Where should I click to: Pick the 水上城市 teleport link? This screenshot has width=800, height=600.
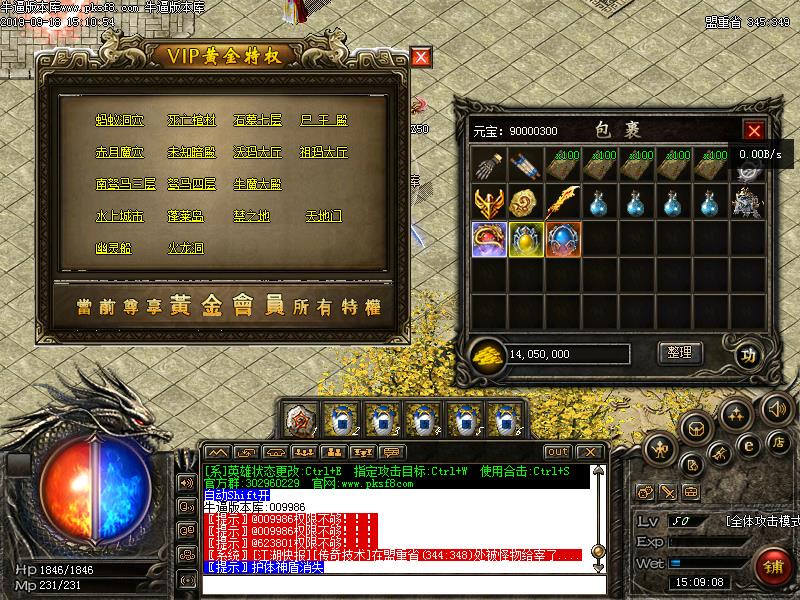pyautogui.click(x=120, y=216)
